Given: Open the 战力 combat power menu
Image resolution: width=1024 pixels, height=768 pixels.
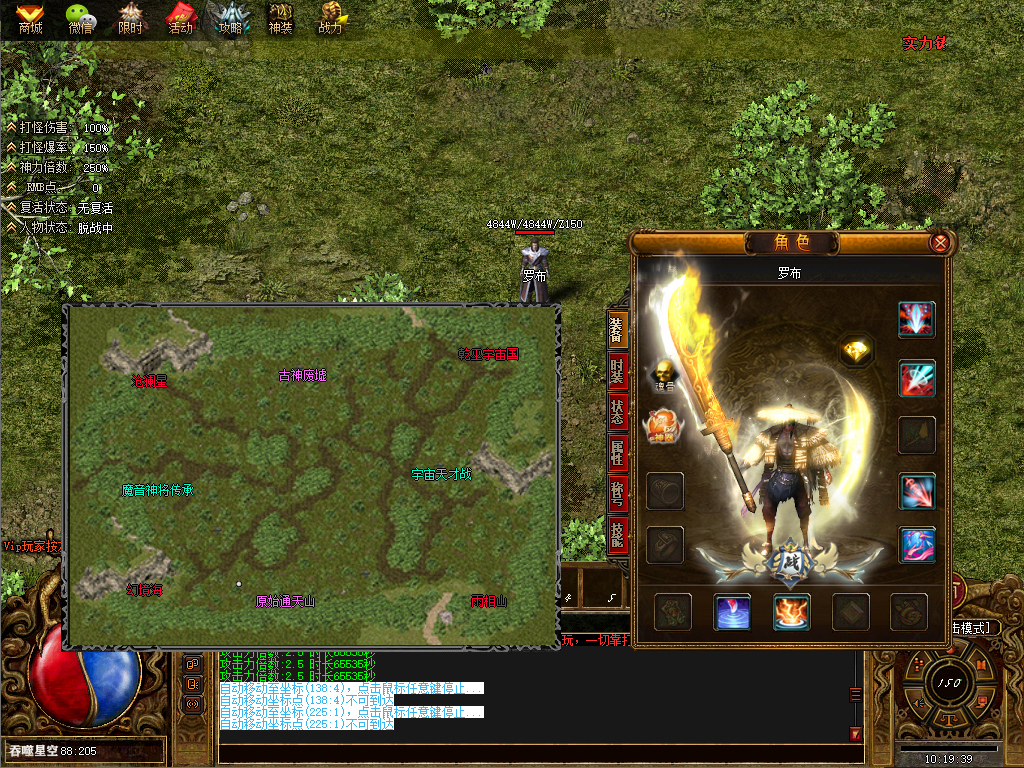Looking at the screenshot, I should (331, 19).
